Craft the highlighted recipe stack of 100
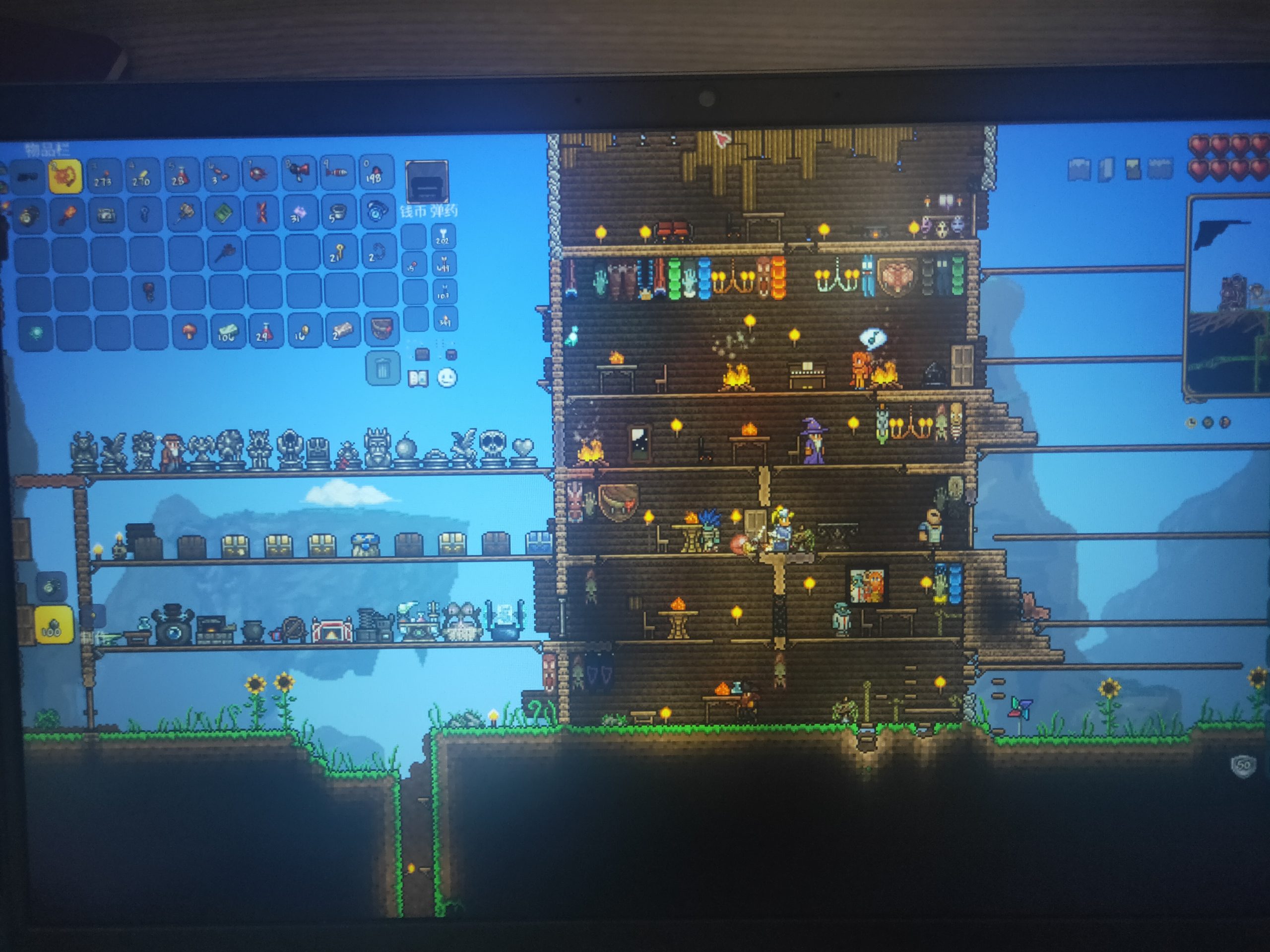Image resolution: width=1270 pixels, height=952 pixels. tap(54, 624)
